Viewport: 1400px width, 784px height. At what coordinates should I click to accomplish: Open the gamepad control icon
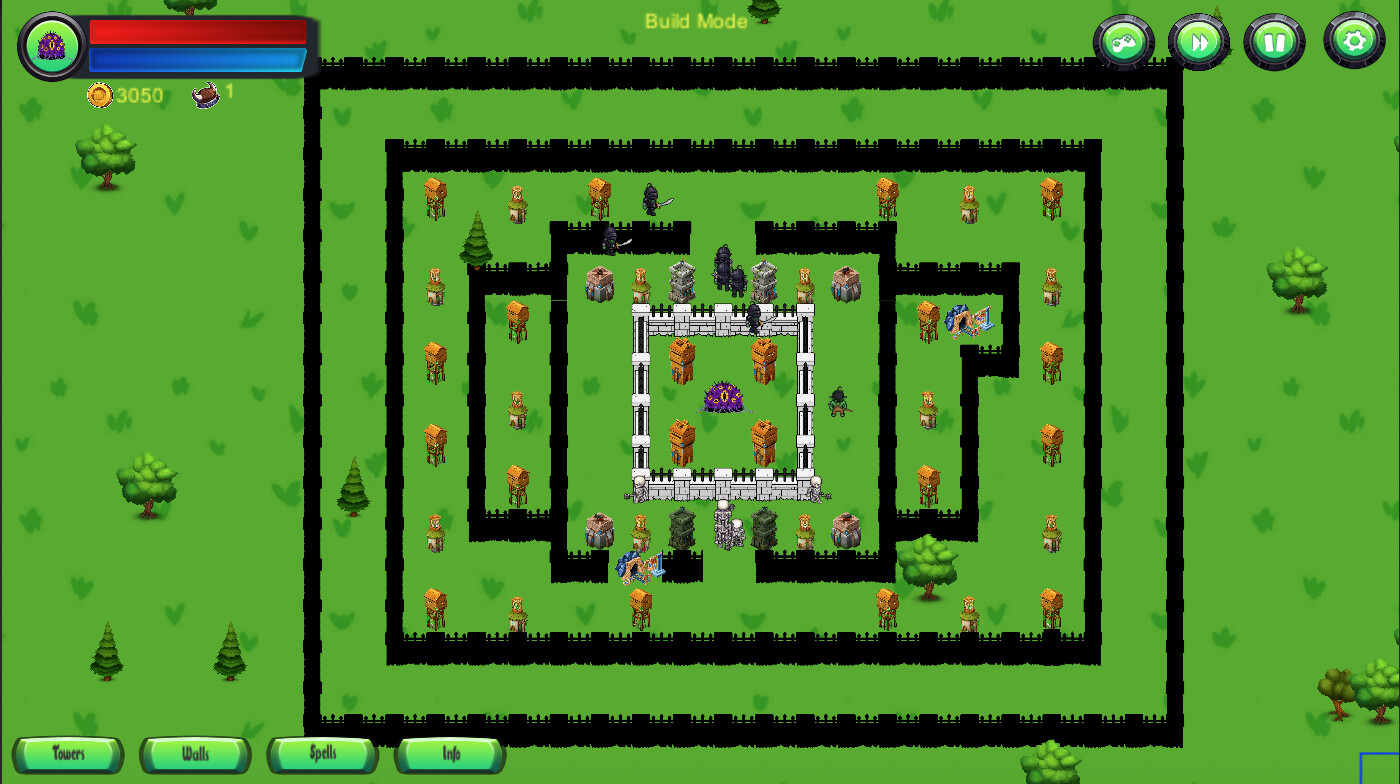coord(1123,42)
